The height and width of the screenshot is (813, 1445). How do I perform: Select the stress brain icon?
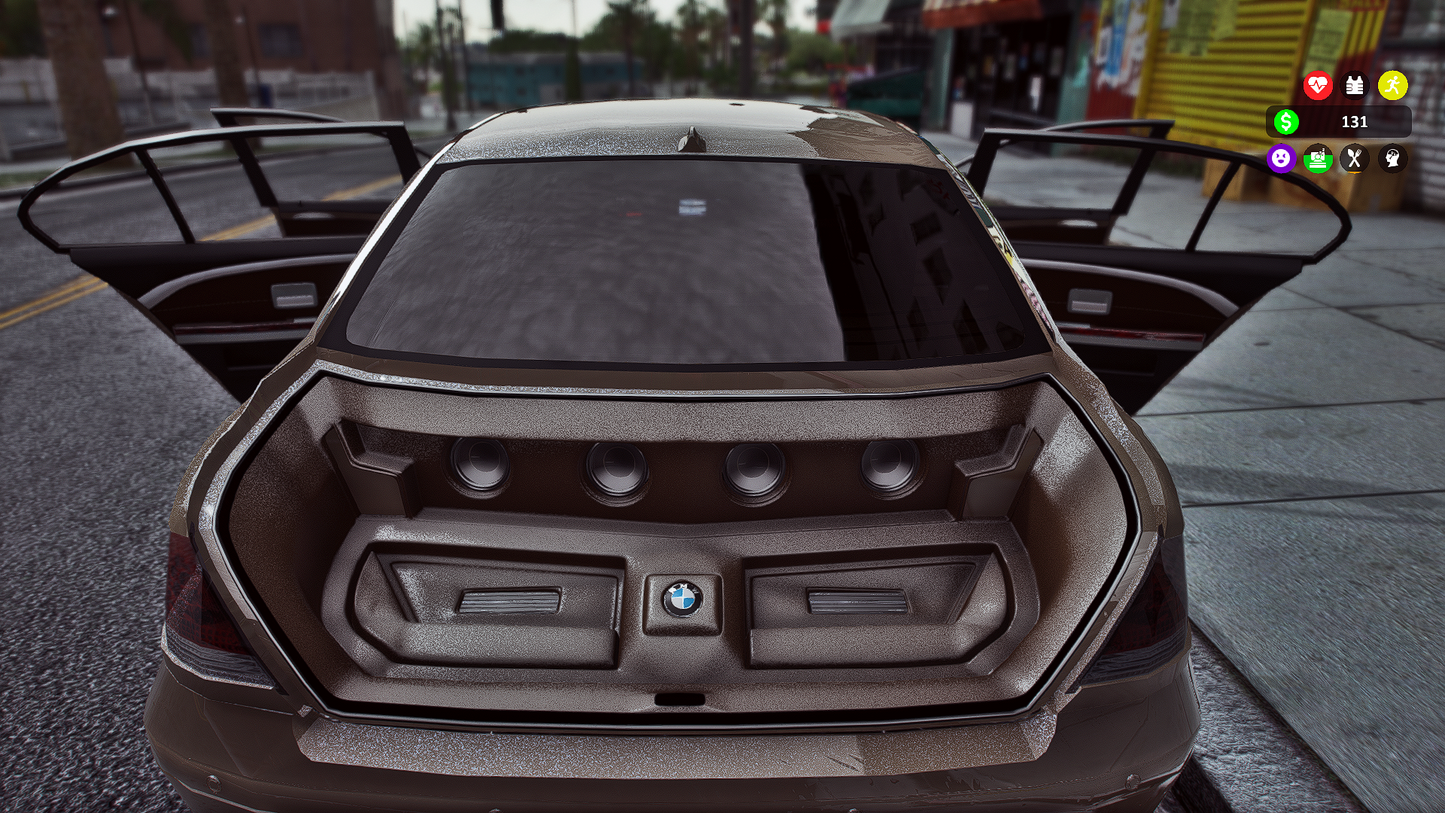click(x=1391, y=159)
